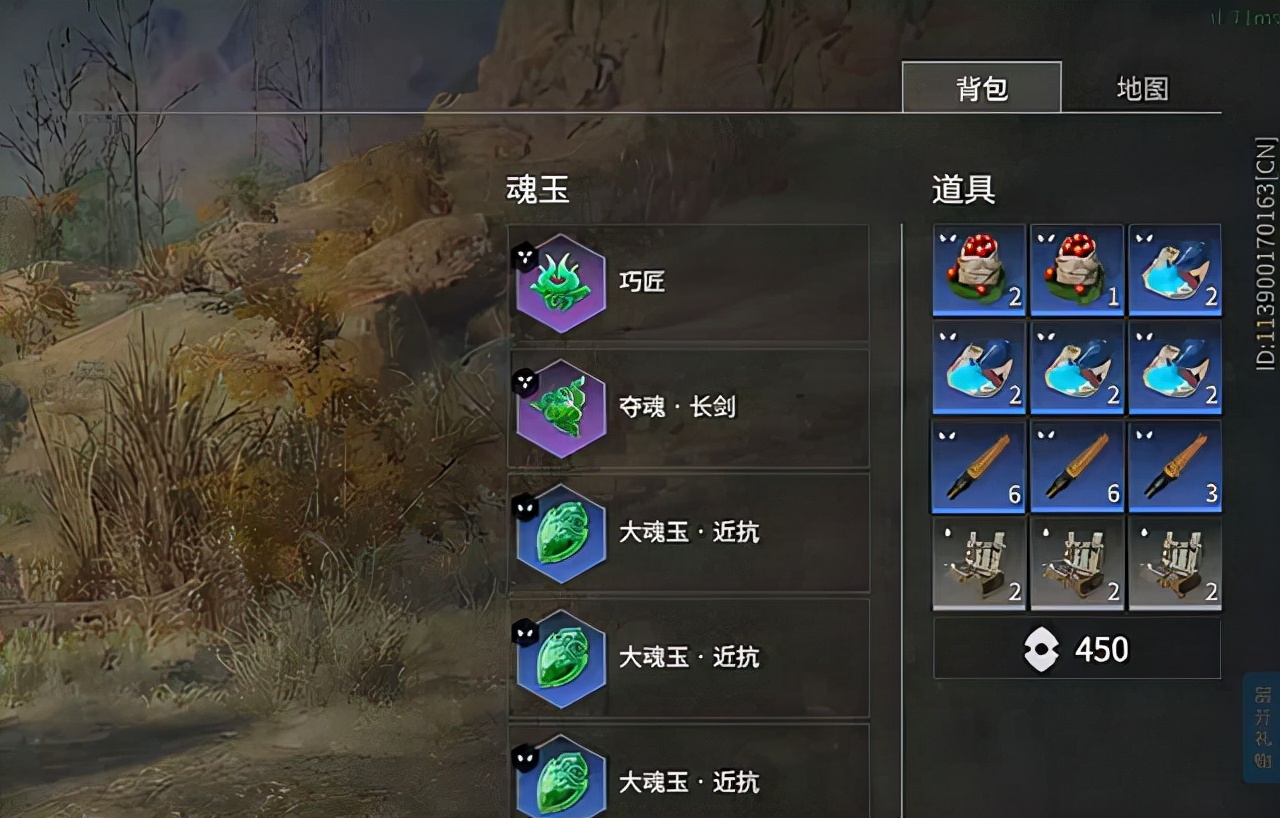Select the rightmost repair kit item
This screenshot has height=818, width=1280.
click(x=1174, y=564)
